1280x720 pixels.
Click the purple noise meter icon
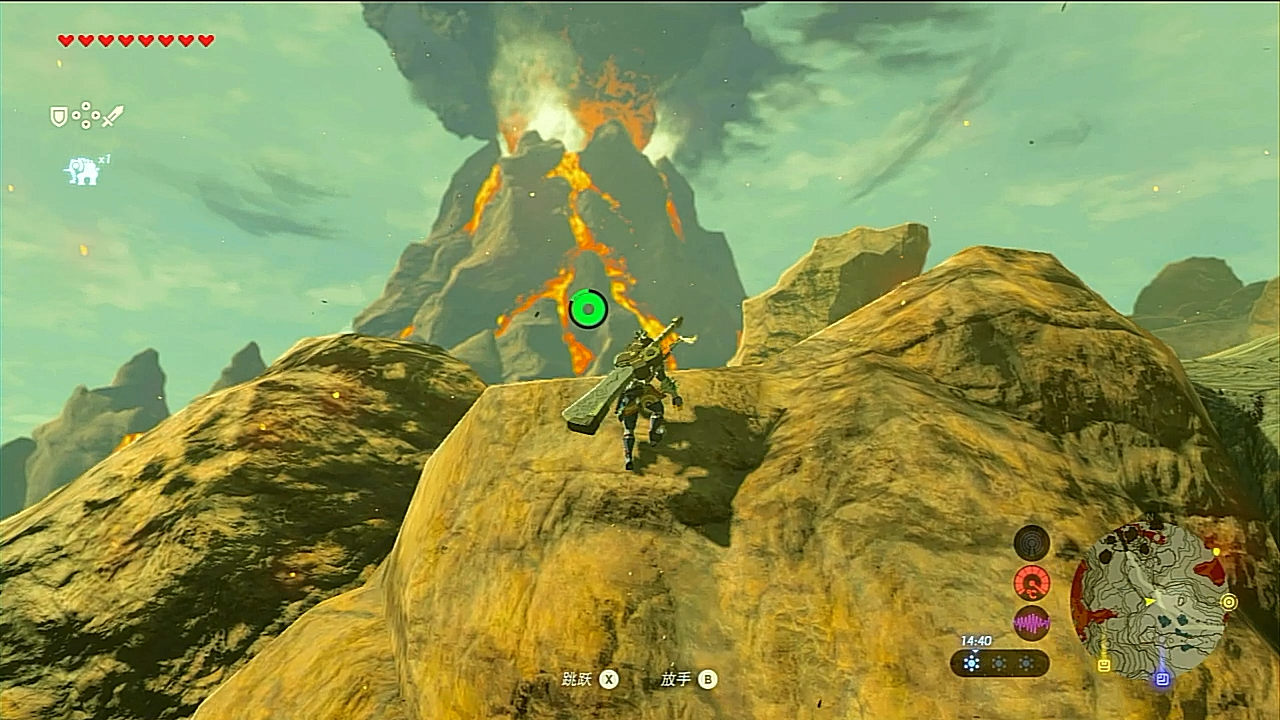coord(1031,623)
